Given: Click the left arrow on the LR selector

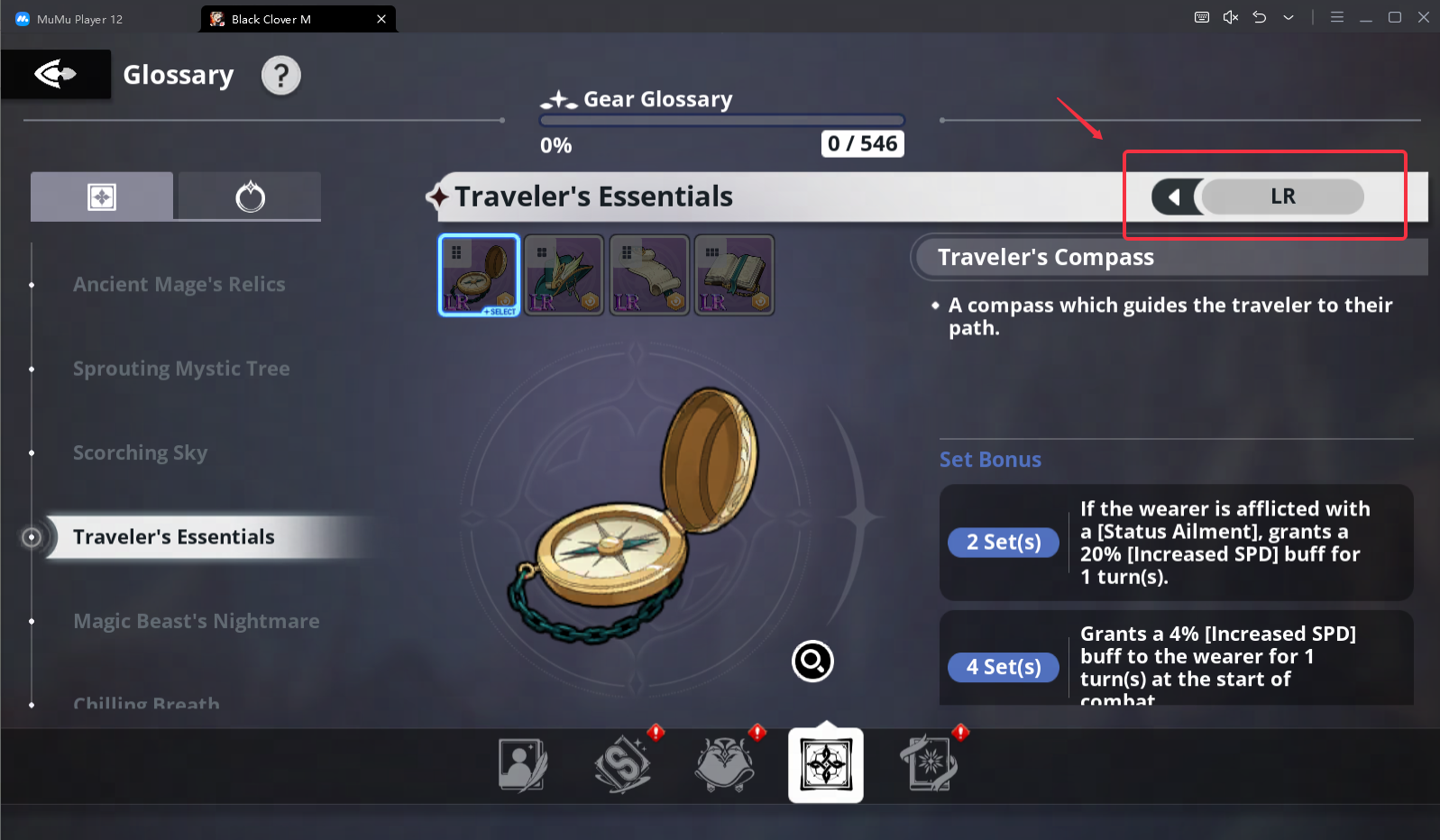Looking at the screenshot, I should (1177, 196).
